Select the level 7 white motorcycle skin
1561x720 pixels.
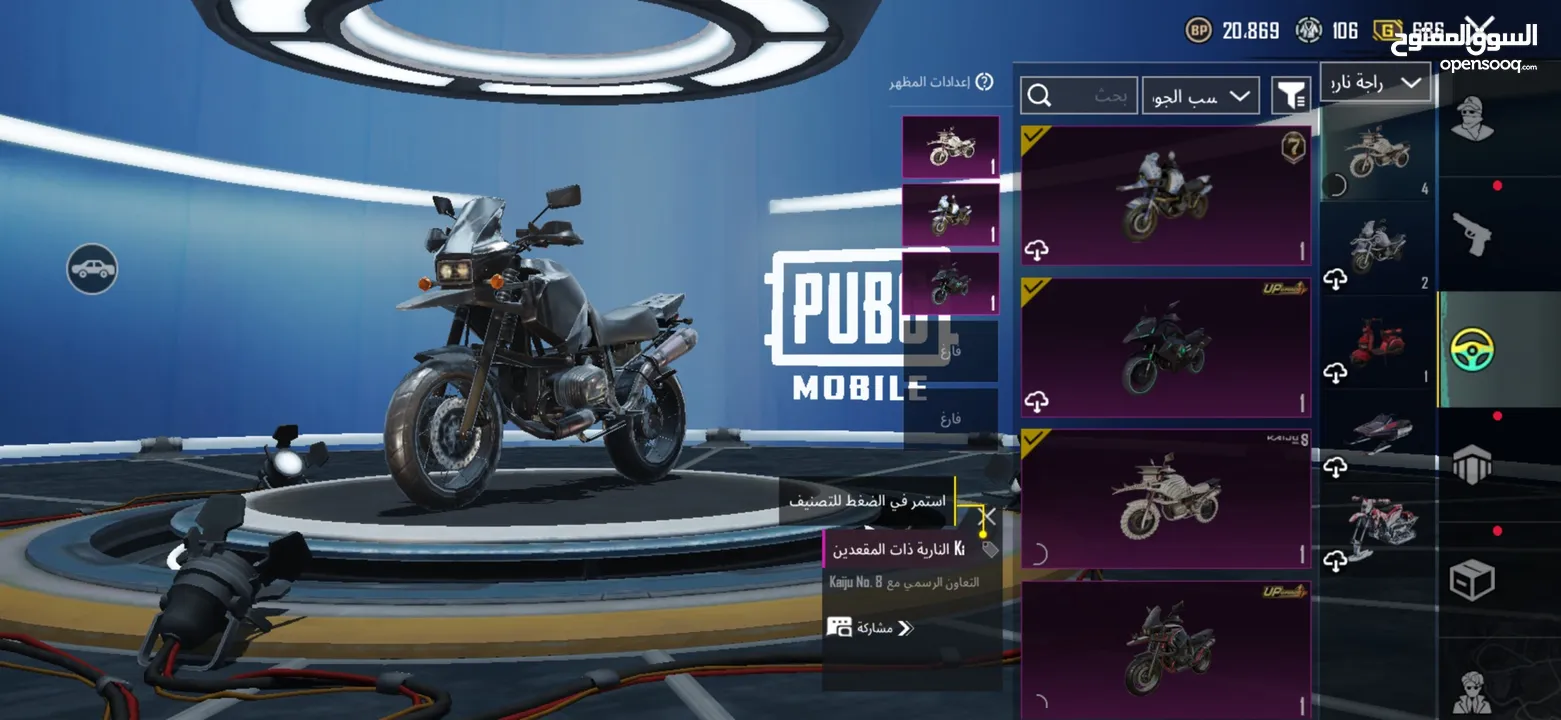click(x=1166, y=196)
